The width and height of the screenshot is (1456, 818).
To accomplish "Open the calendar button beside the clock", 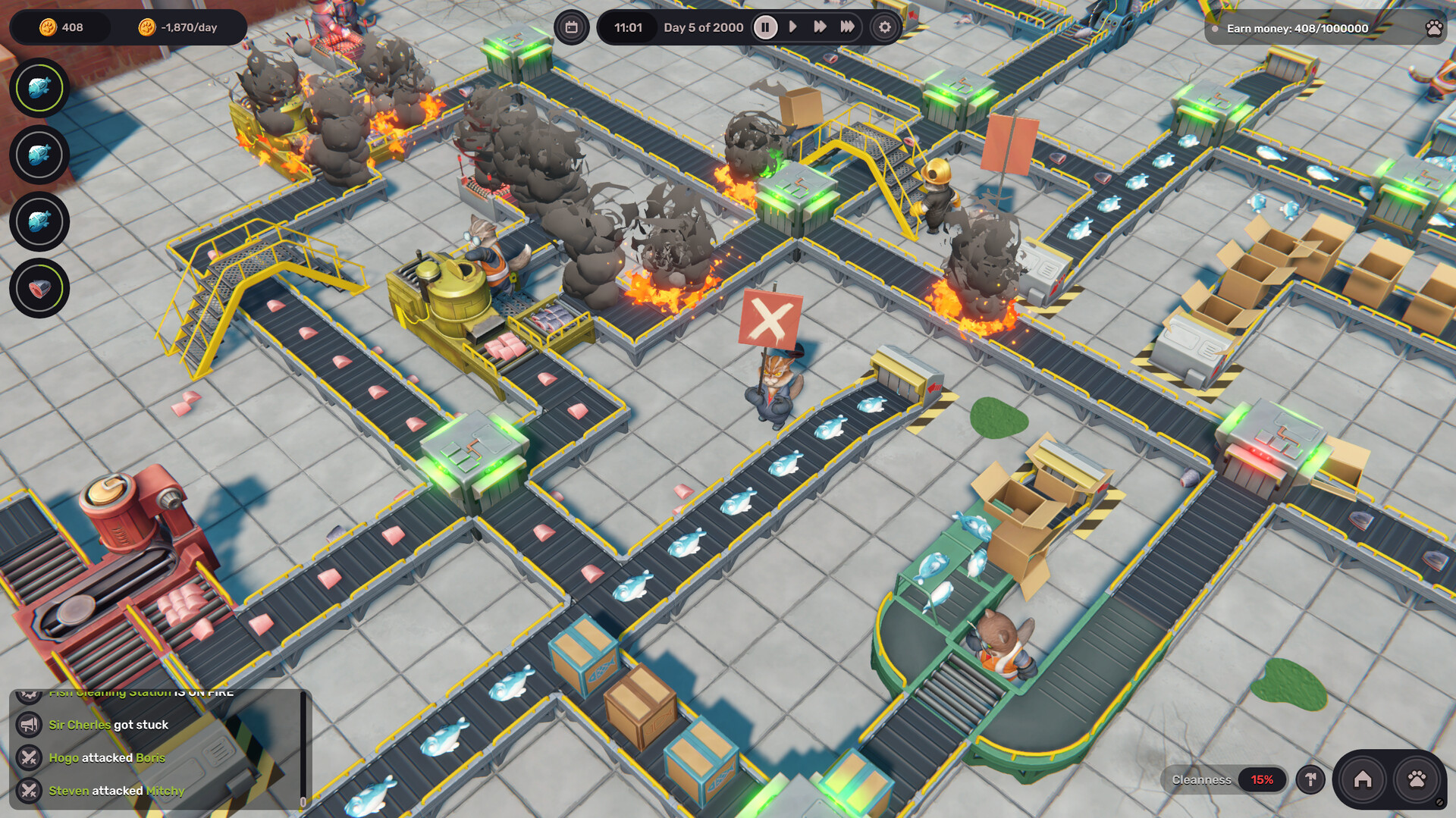I will [571, 27].
